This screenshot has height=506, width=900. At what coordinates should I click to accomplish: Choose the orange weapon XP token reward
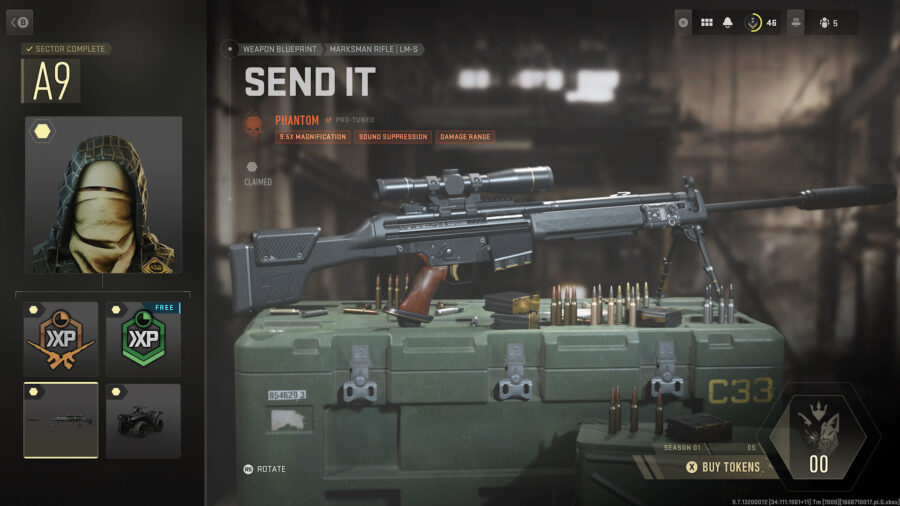61,339
